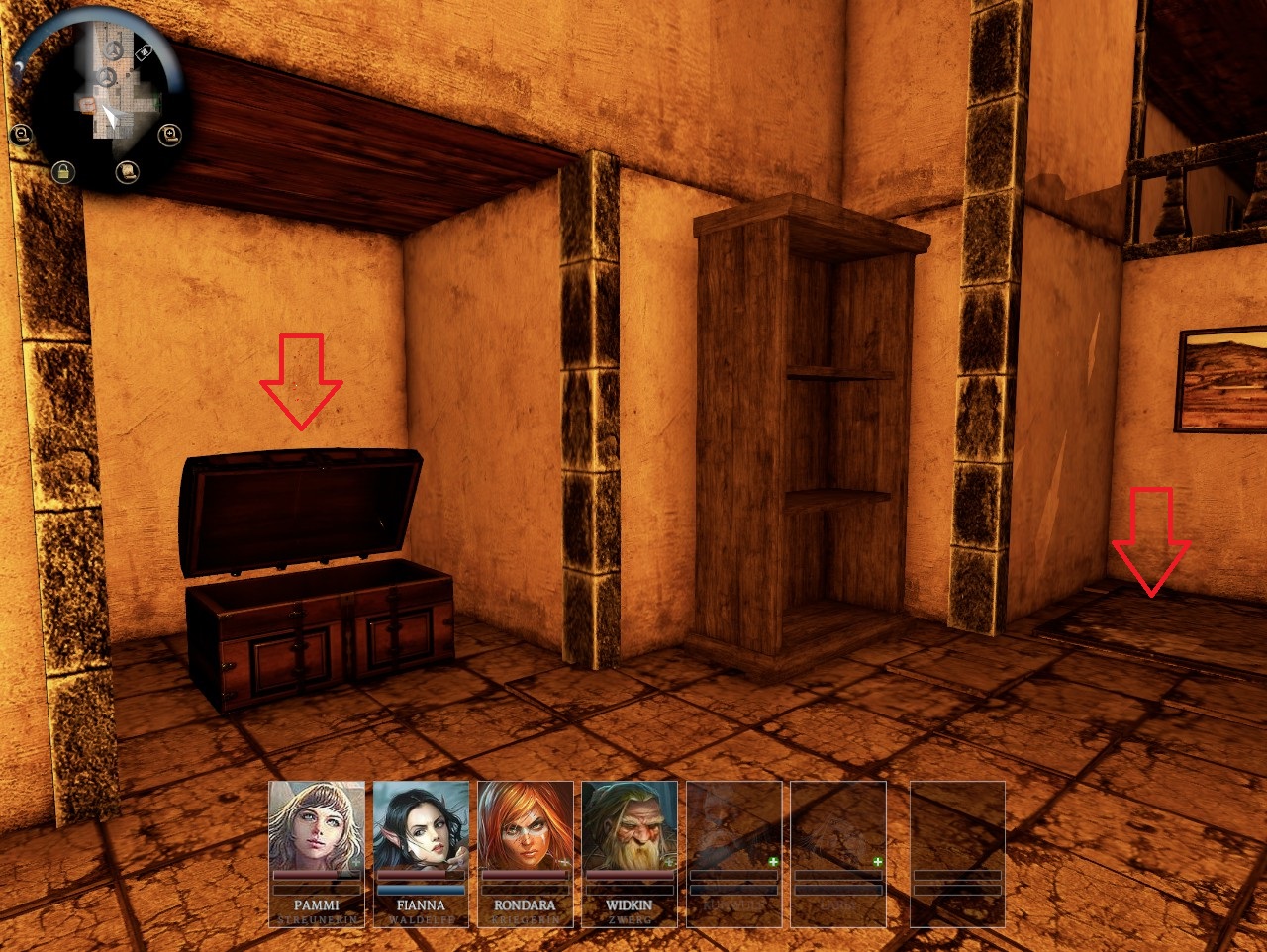1267x952 pixels.
Task: Zoom out the minimap with minus button
Action: tap(20, 134)
